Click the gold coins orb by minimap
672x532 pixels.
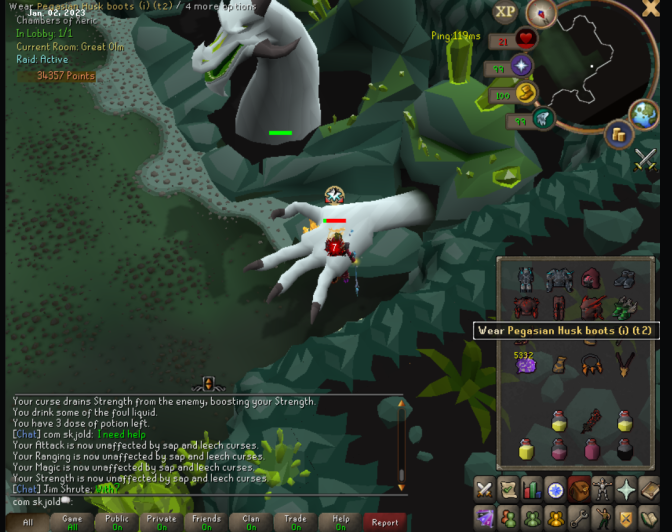618,134
